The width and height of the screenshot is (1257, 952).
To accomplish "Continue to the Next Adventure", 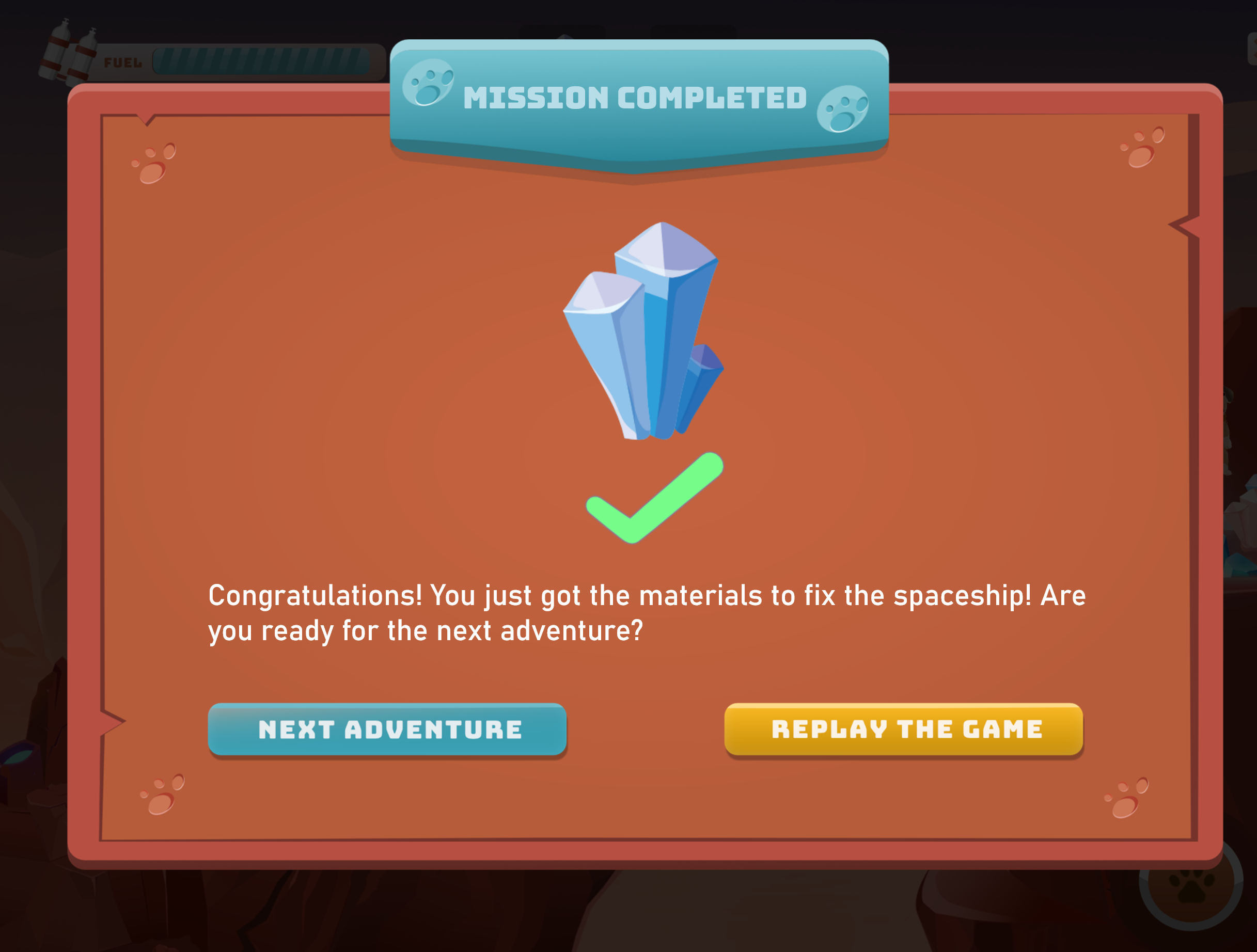I will [387, 729].
